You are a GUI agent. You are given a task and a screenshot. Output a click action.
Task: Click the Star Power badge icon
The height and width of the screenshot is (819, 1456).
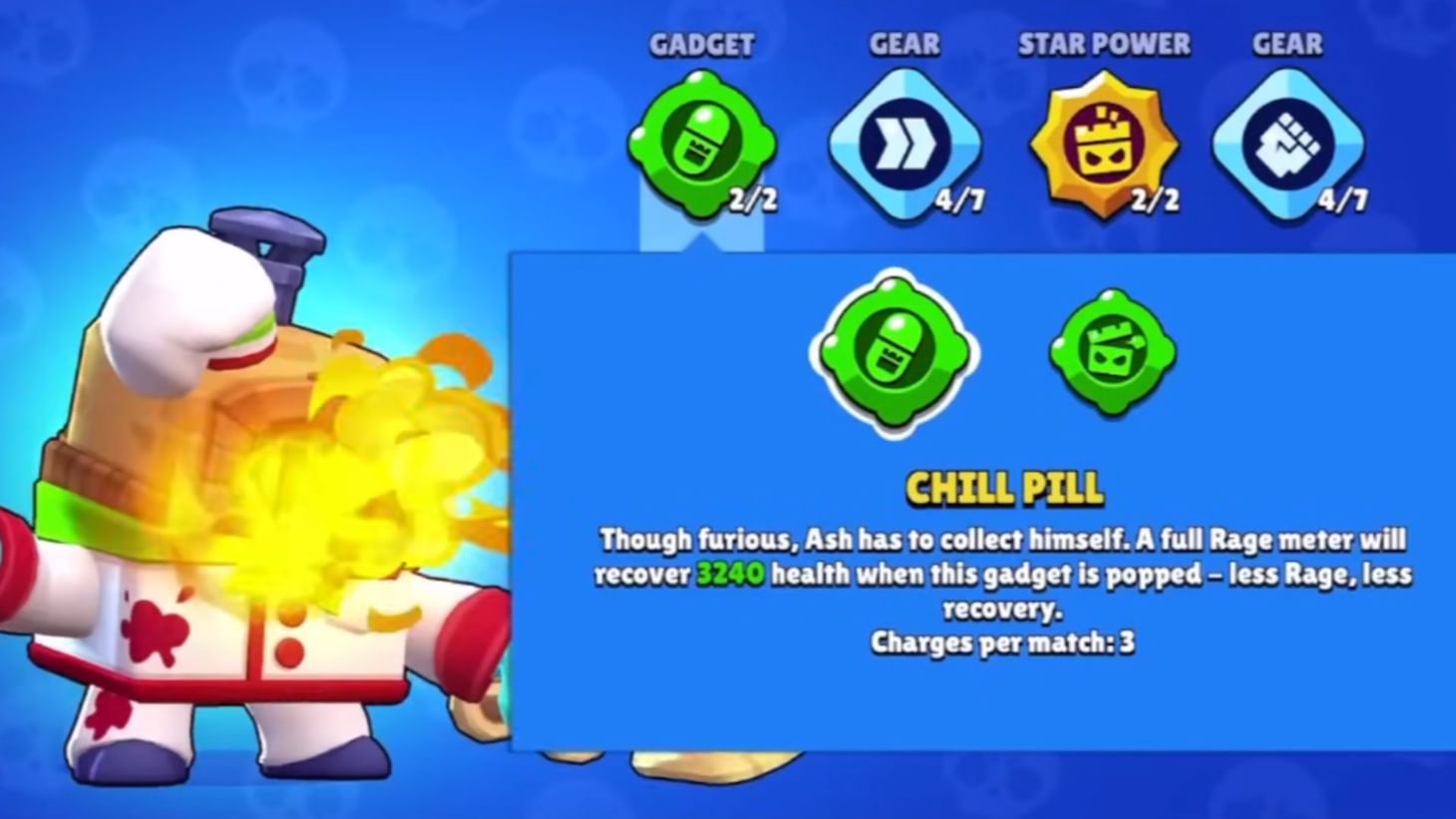[1102, 145]
